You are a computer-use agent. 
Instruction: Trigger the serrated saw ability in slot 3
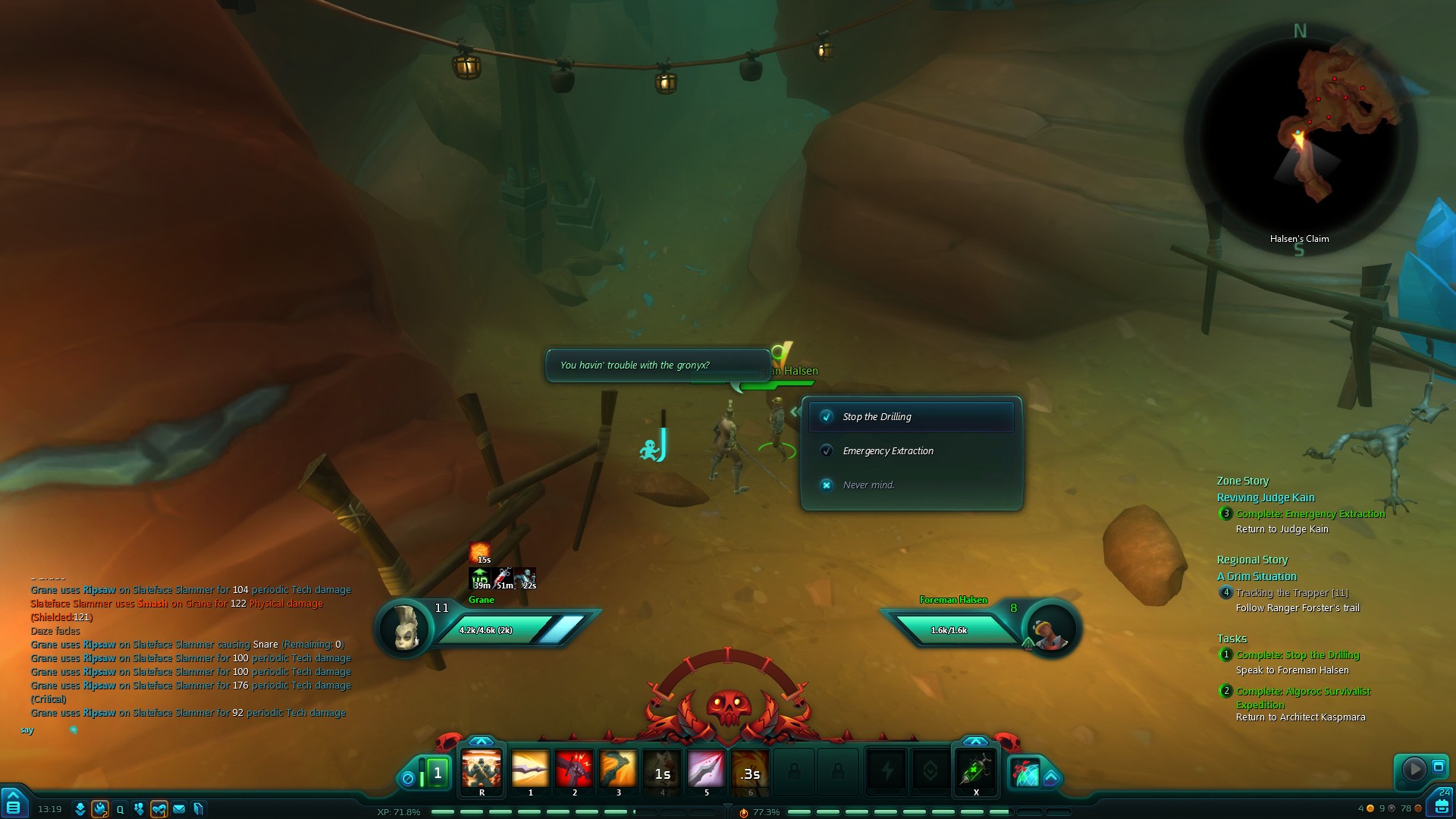(618, 770)
